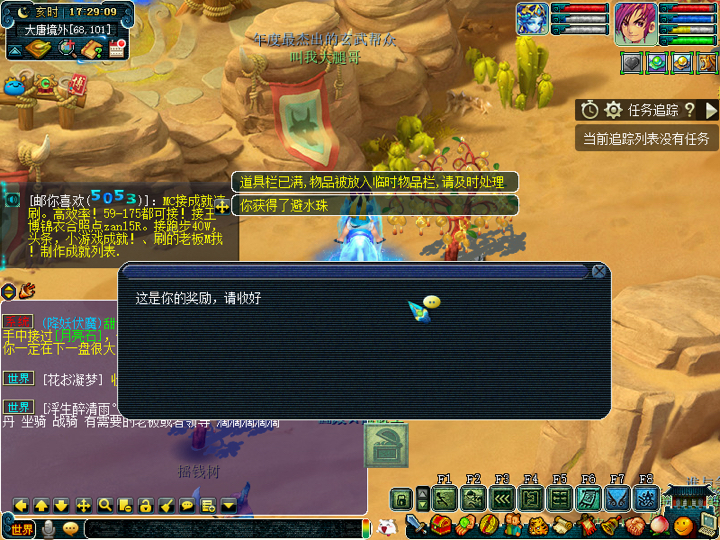Click the green orb buff icon

click(657, 62)
